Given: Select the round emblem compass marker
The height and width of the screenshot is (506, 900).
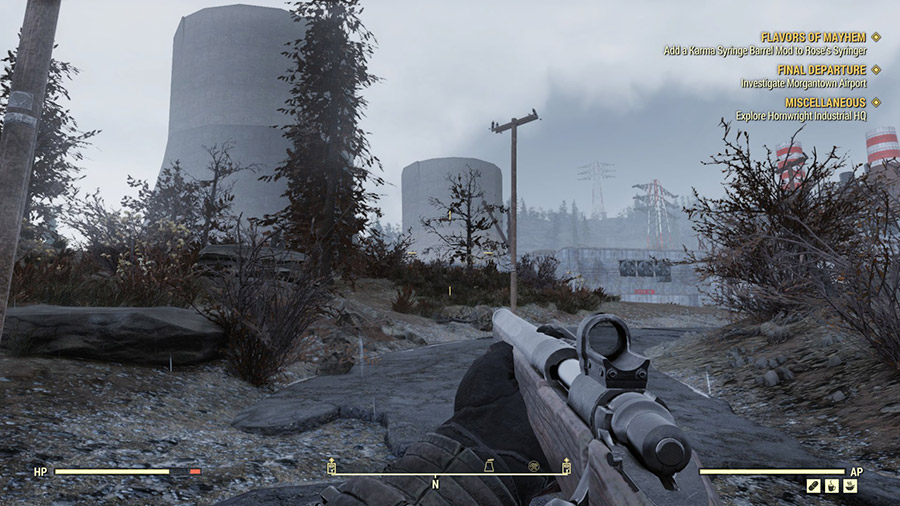Looking at the screenshot, I should click(x=534, y=465).
